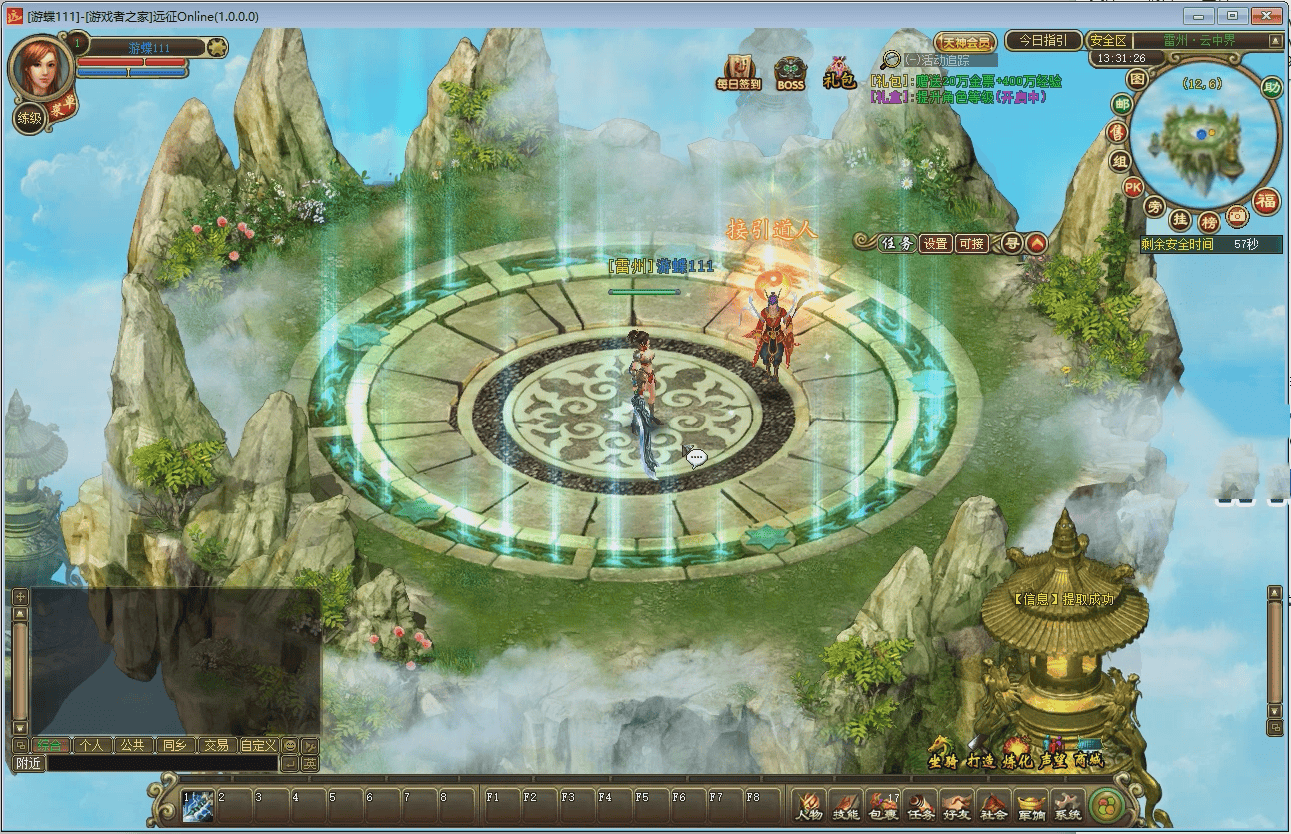This screenshot has height=834, width=1291.
Task: Toggle PK mode on the minimap sidebar
Action: 1135,186
